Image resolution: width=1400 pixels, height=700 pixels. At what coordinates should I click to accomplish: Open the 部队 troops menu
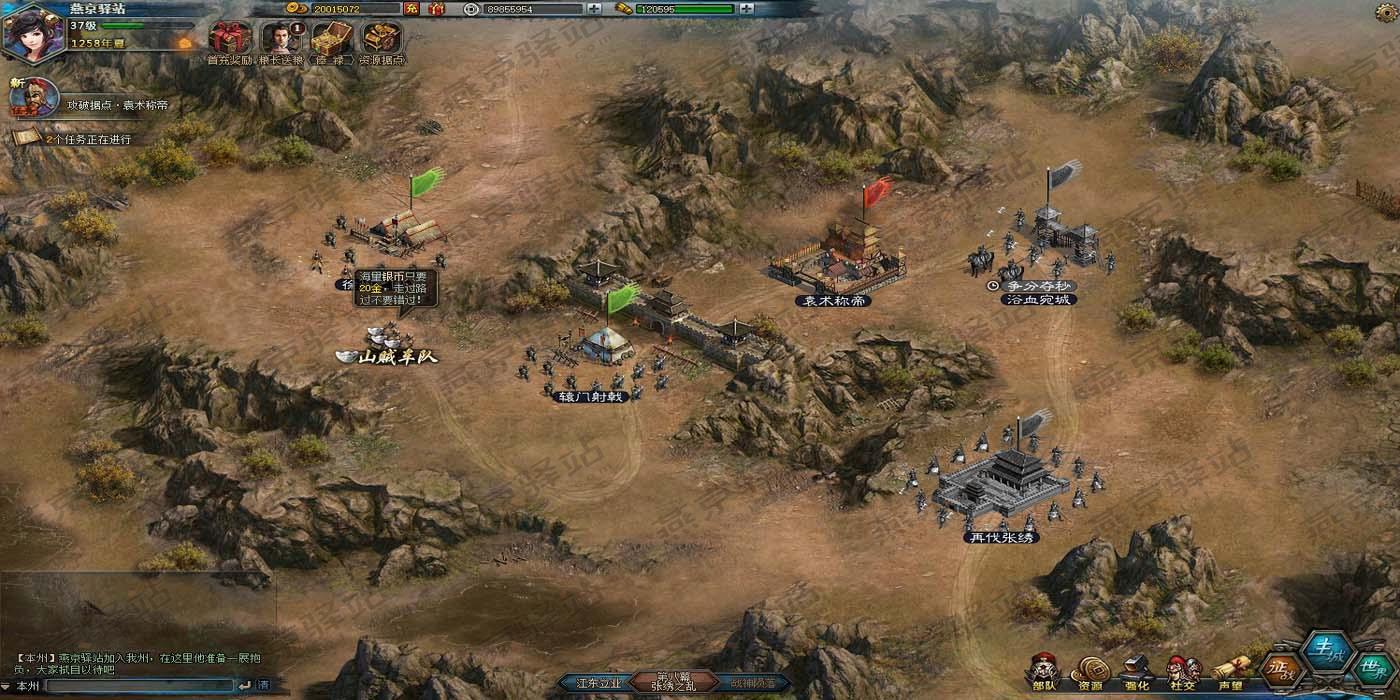point(1044,672)
